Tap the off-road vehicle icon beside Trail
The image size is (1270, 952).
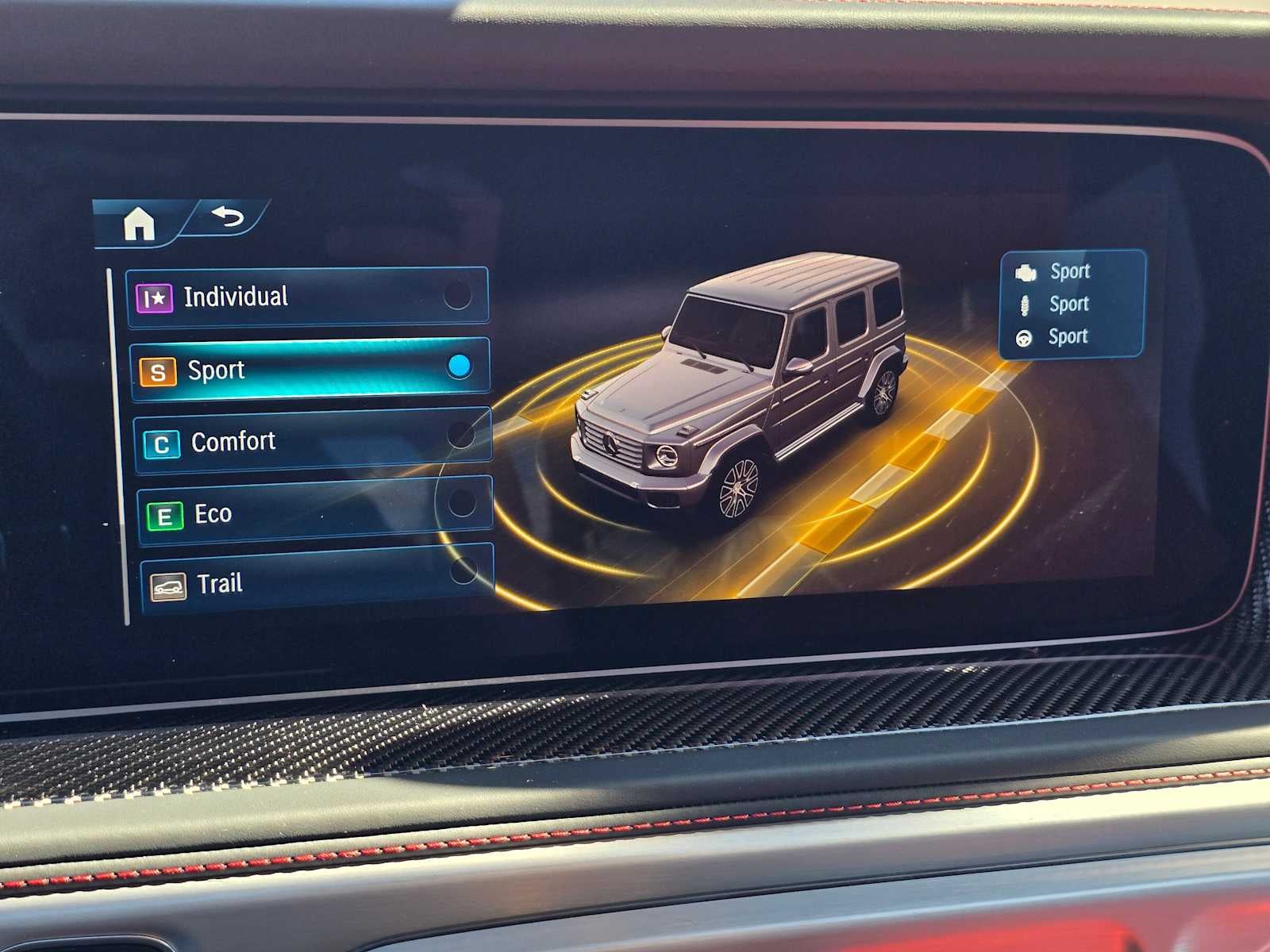169,584
